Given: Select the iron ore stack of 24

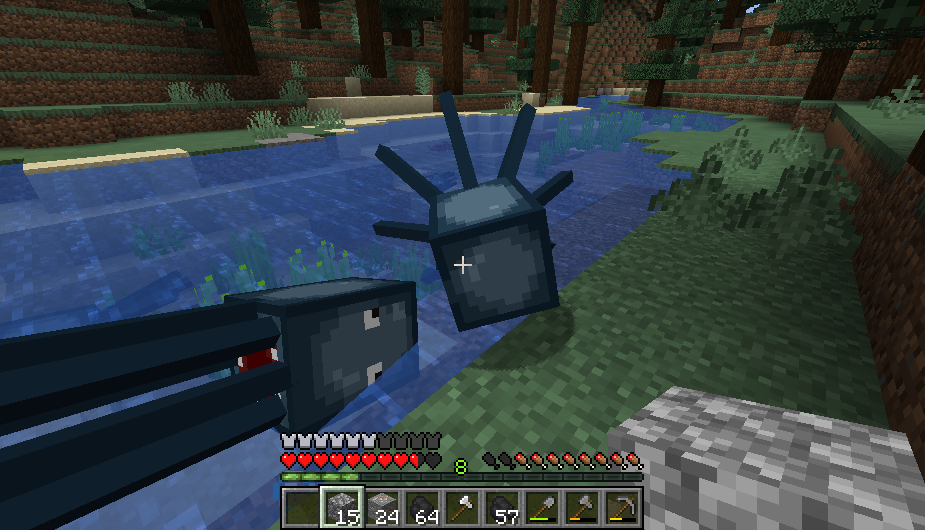Looking at the screenshot, I should [x=381, y=507].
